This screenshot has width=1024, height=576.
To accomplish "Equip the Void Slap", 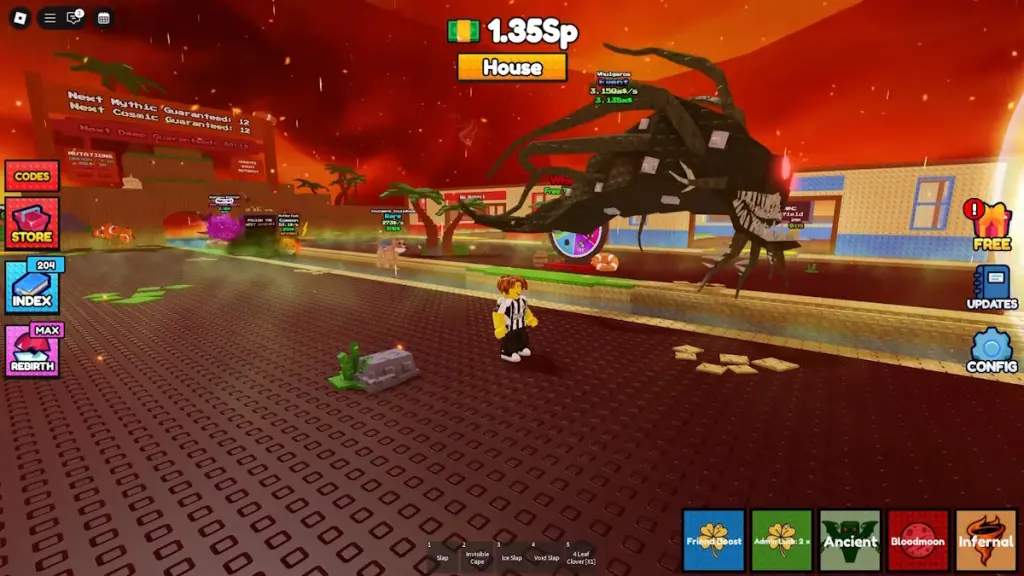I will pyautogui.click(x=546, y=554).
